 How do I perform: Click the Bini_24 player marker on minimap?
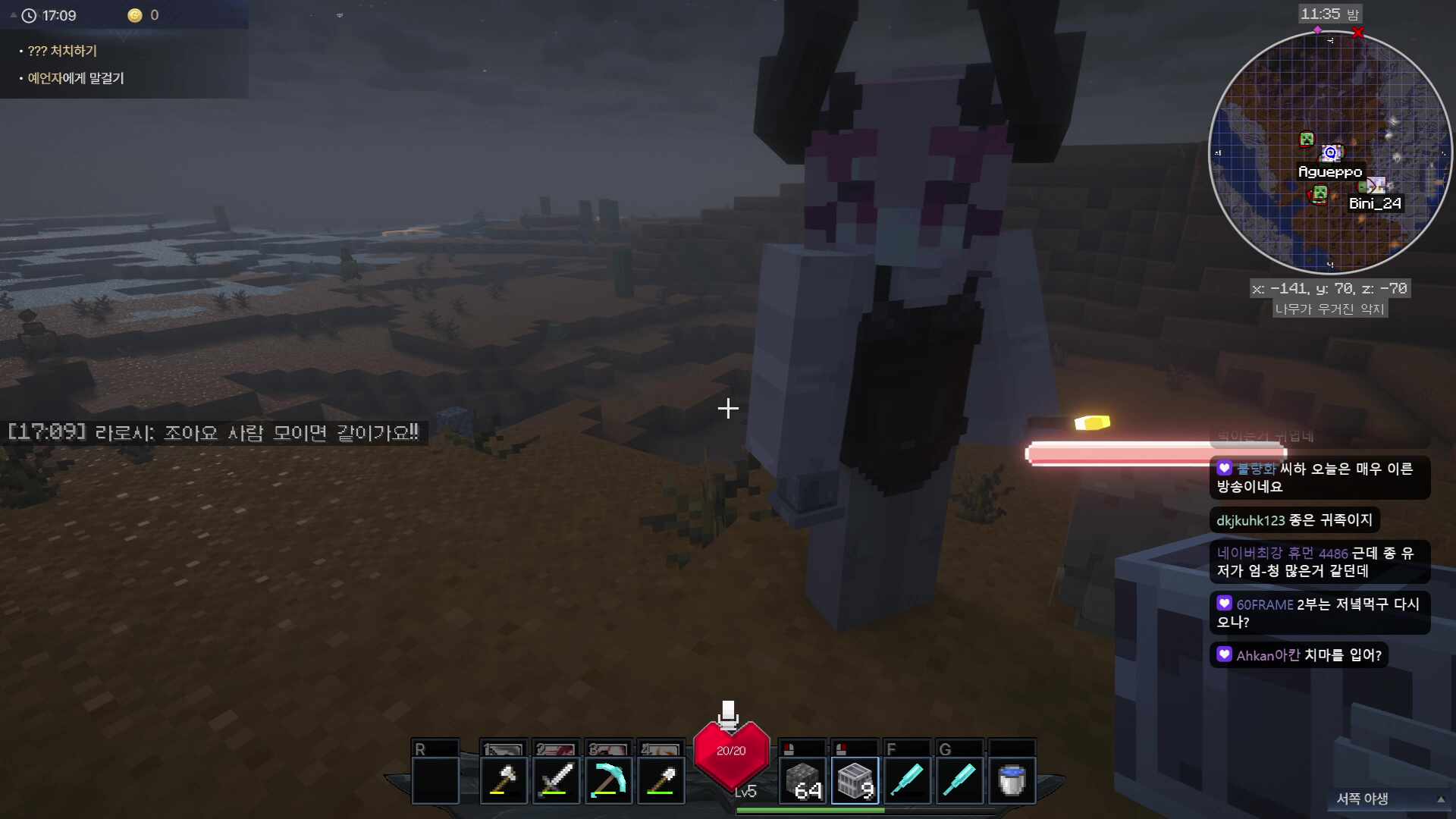(x=1375, y=186)
